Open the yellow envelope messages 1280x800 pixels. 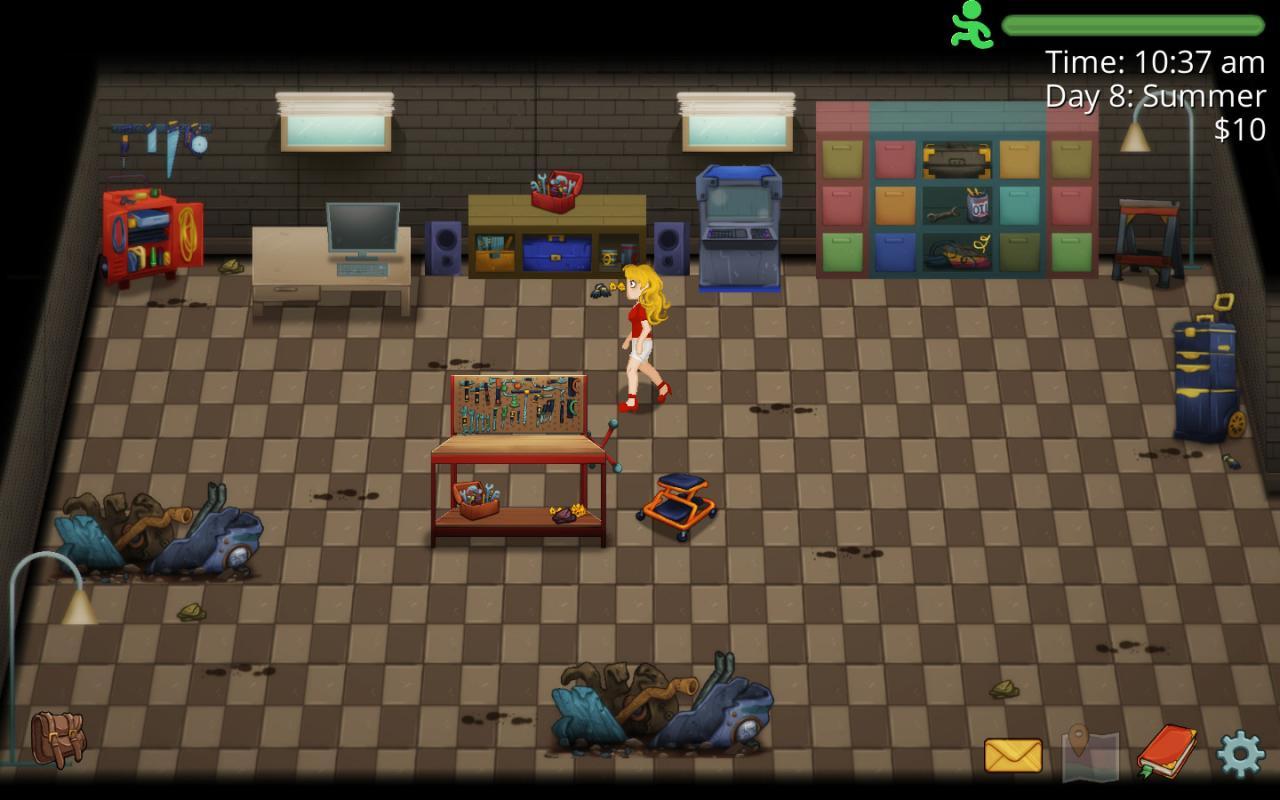pyautogui.click(x=1012, y=756)
